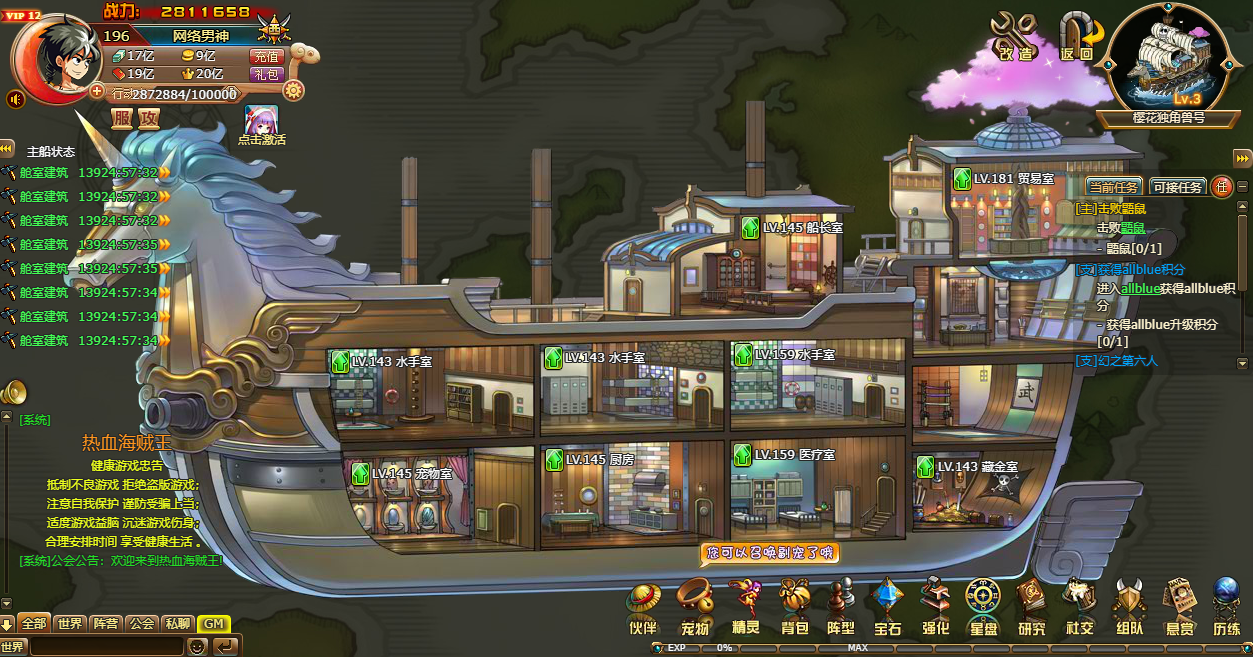Open the smiley emoji picker
Image resolution: width=1253 pixels, height=657 pixels.
point(198,646)
